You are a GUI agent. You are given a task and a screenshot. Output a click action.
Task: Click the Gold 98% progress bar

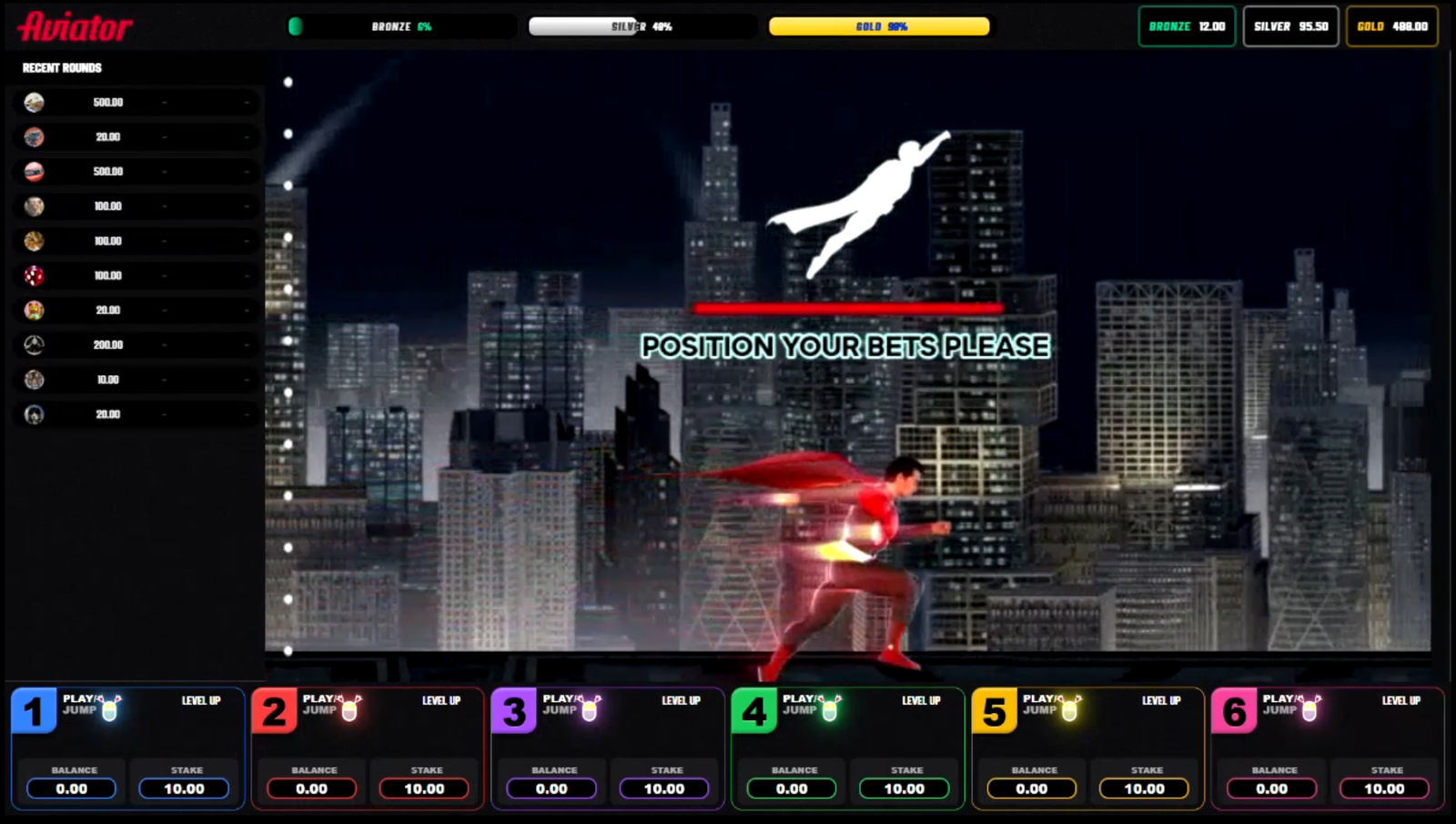click(879, 26)
